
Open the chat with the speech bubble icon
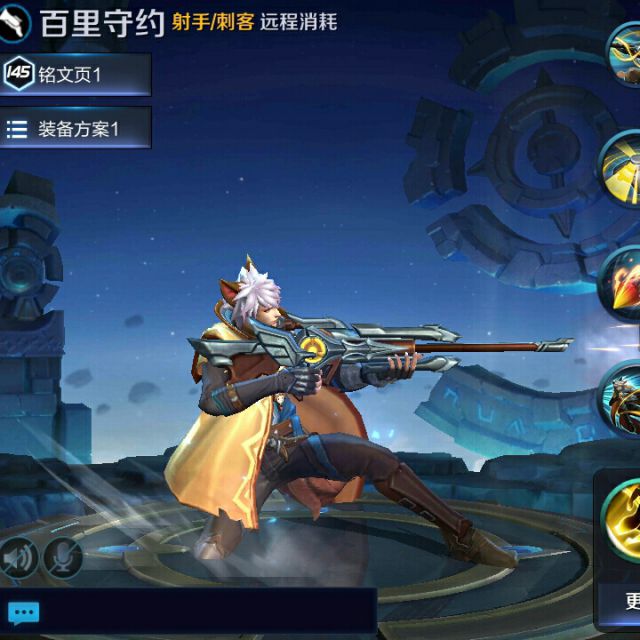click(x=23, y=613)
